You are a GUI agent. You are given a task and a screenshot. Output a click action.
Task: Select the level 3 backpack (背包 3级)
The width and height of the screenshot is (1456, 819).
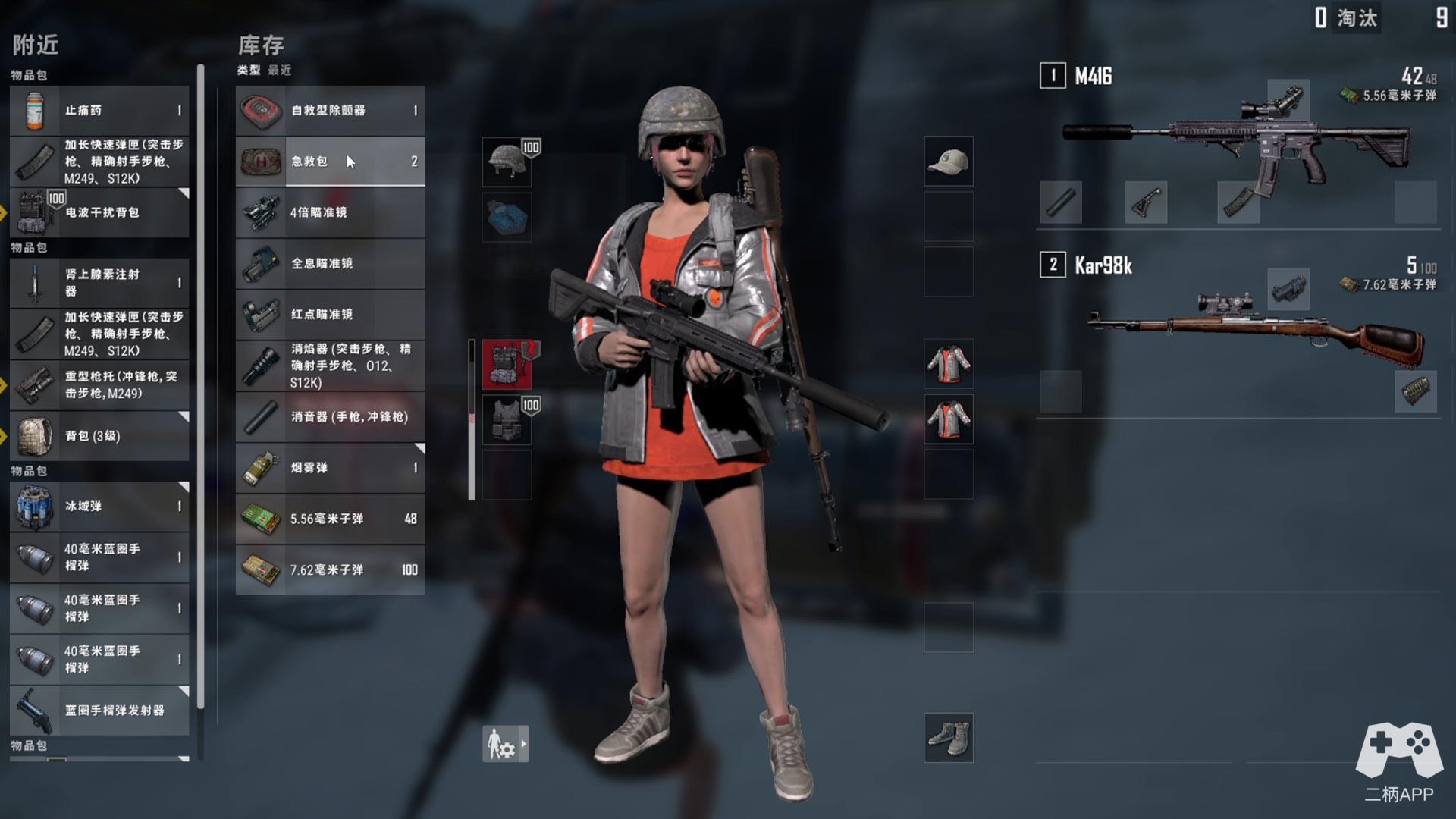coord(99,436)
